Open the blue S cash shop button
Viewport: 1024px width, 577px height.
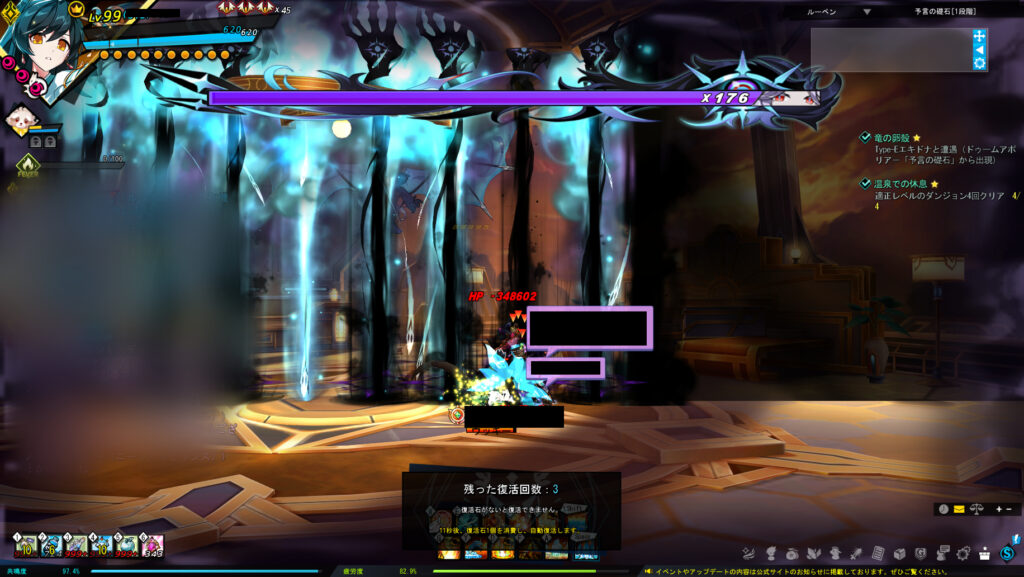(x=1007, y=553)
